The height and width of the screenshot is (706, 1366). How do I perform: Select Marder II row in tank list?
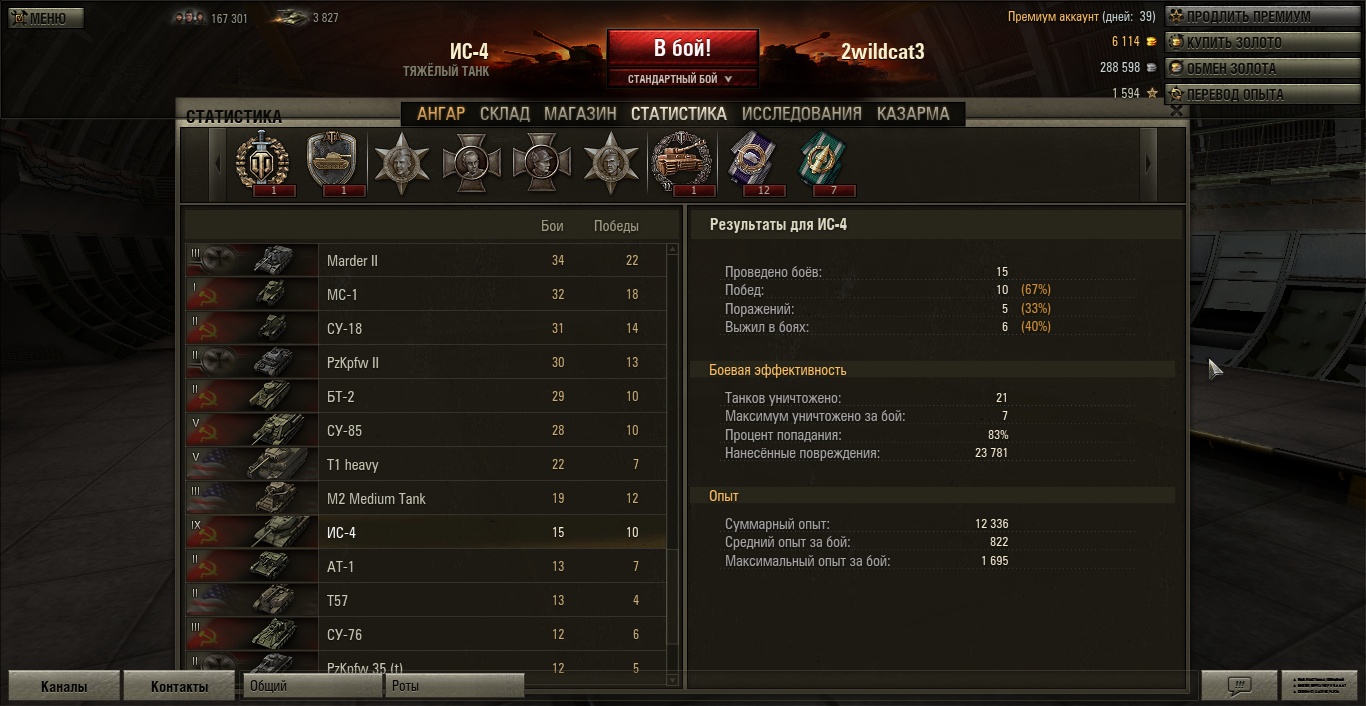point(425,261)
